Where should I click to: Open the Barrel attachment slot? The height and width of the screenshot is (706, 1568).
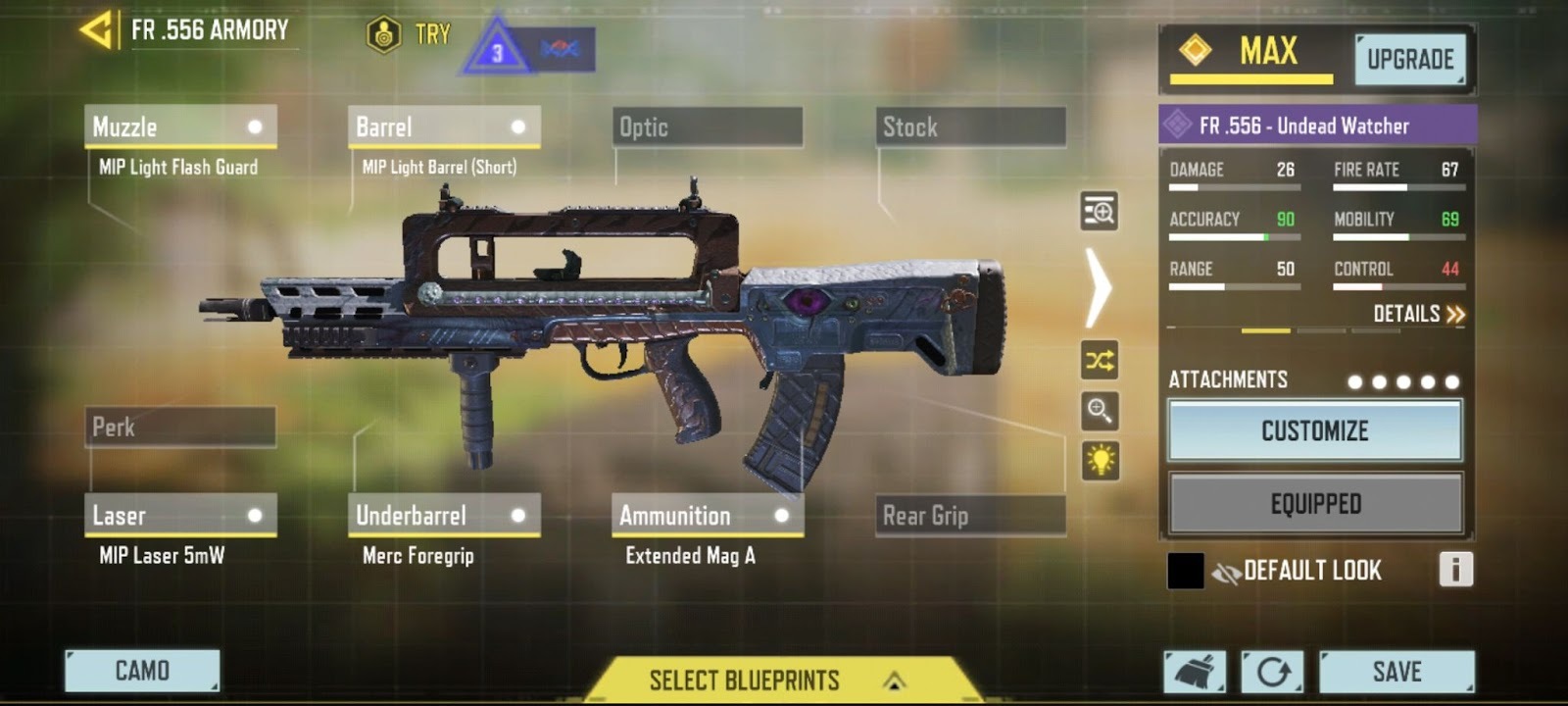click(x=443, y=127)
